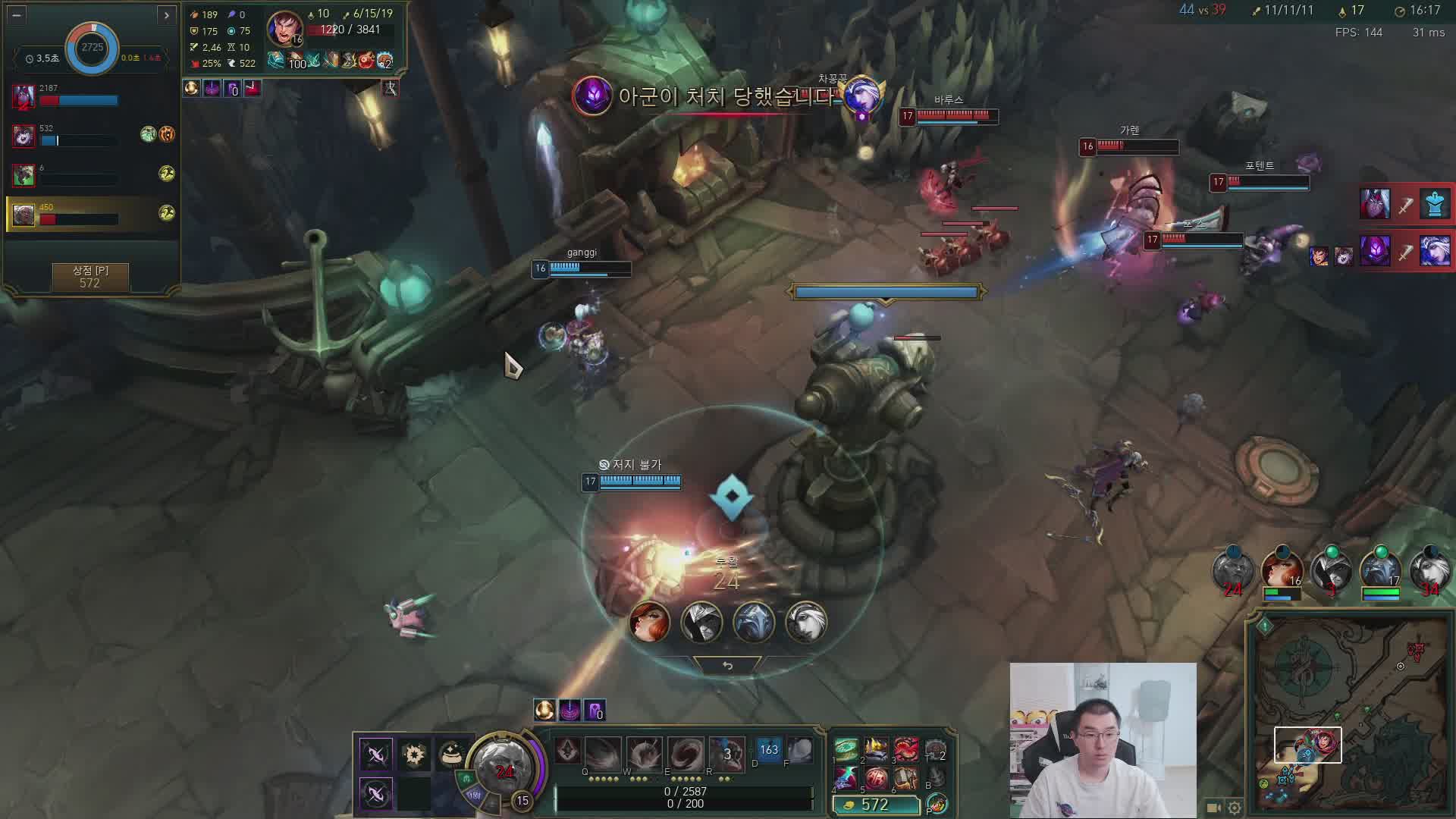Open settings with the gear beside the minimap
Viewport: 1456px width, 819px height.
tap(1235, 808)
